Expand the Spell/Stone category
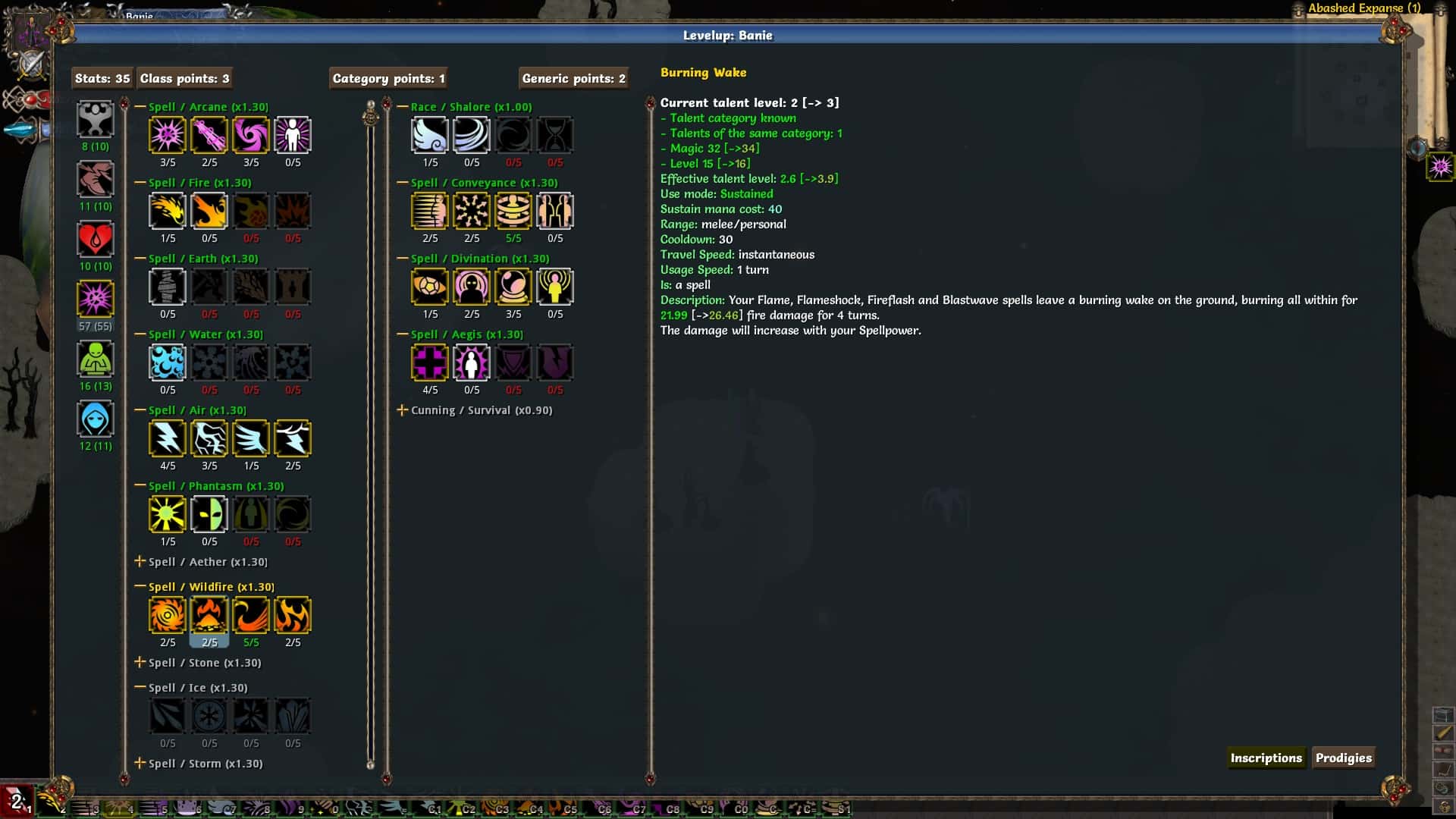 pyautogui.click(x=140, y=662)
